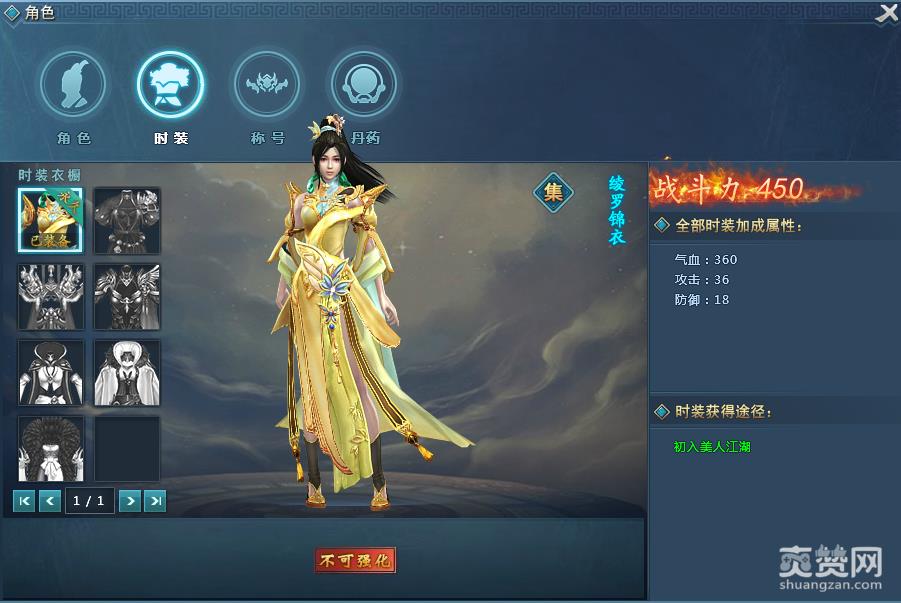
Task: Switch to the 称号 title tab
Action: (266, 85)
